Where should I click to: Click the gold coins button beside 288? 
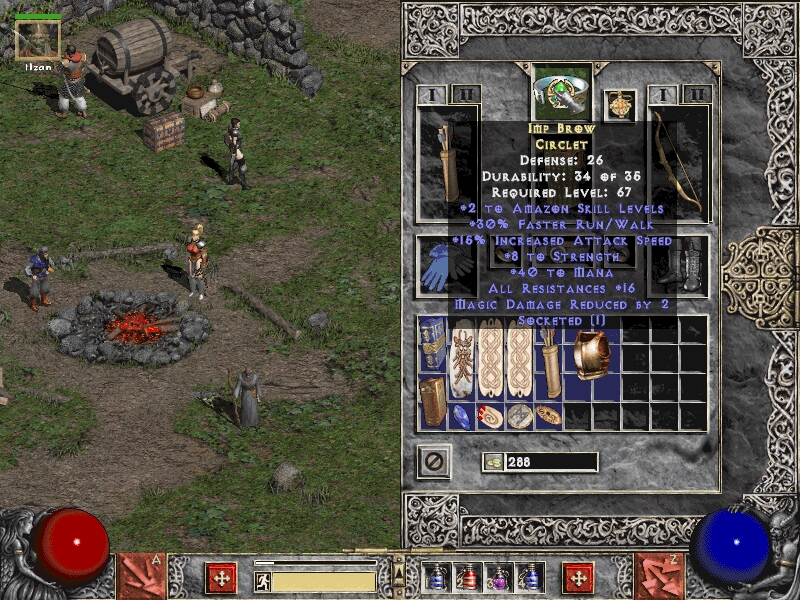click(492, 462)
